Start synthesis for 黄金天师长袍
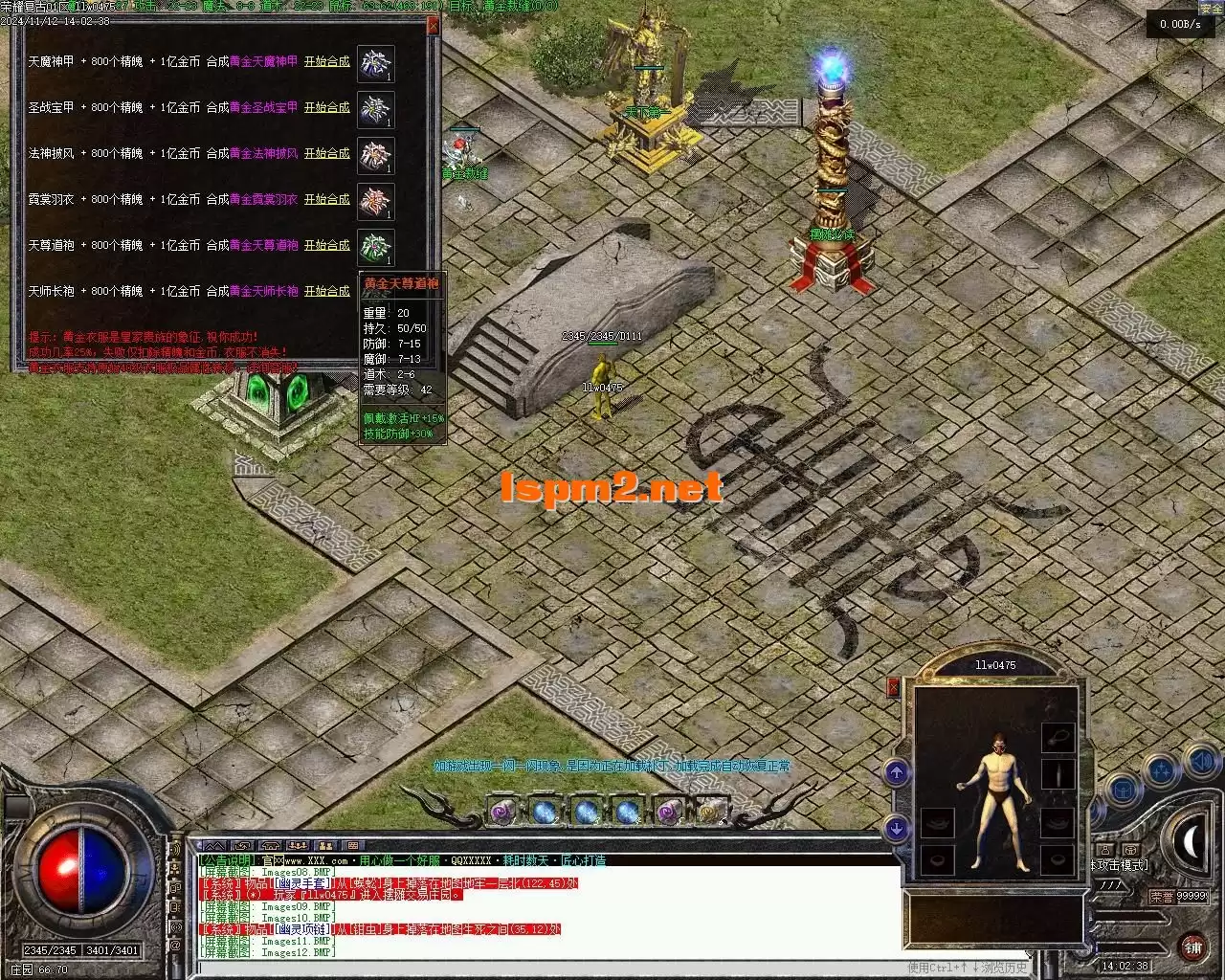The width and height of the screenshot is (1225, 980). coord(326,291)
